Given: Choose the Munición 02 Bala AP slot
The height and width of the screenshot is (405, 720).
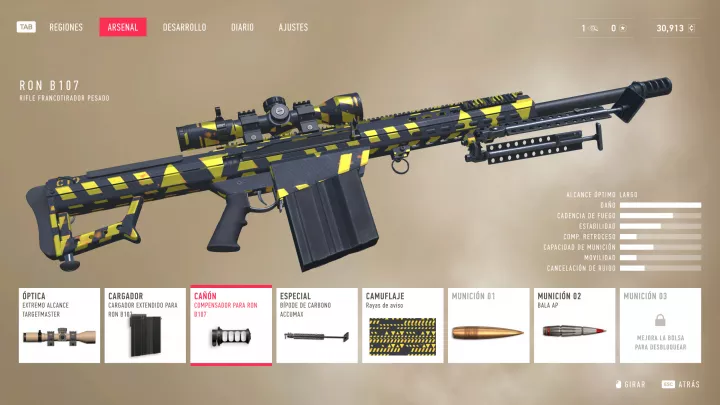Looking at the screenshot, I should coord(574,326).
